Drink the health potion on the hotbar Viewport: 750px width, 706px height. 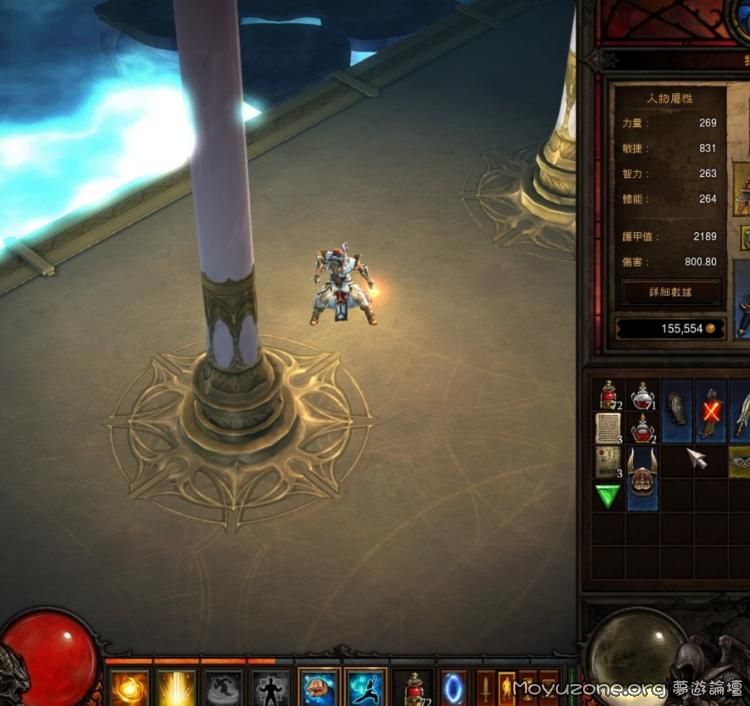tap(413, 689)
